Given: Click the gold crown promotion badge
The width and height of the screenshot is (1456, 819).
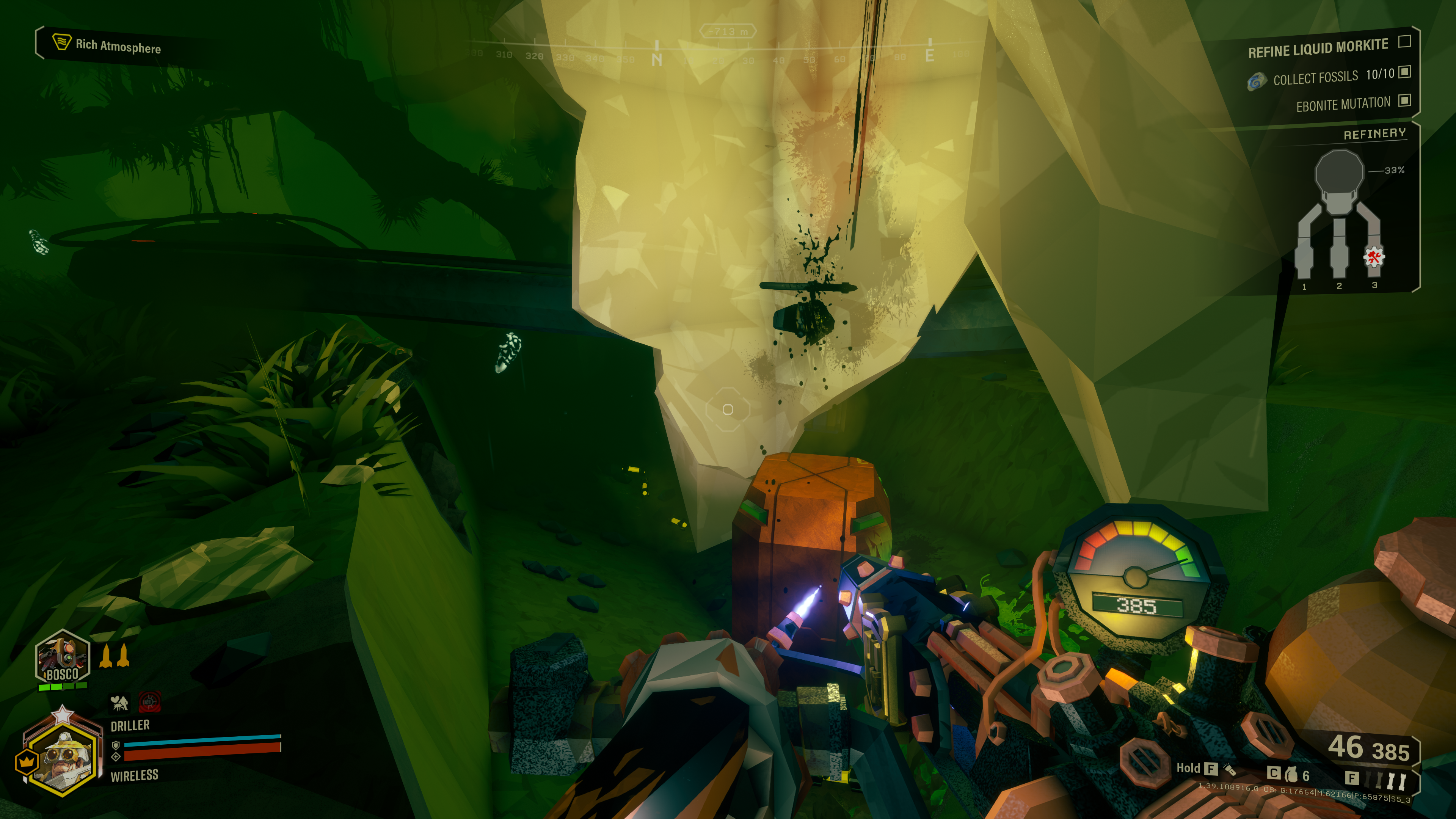Looking at the screenshot, I should [x=26, y=763].
